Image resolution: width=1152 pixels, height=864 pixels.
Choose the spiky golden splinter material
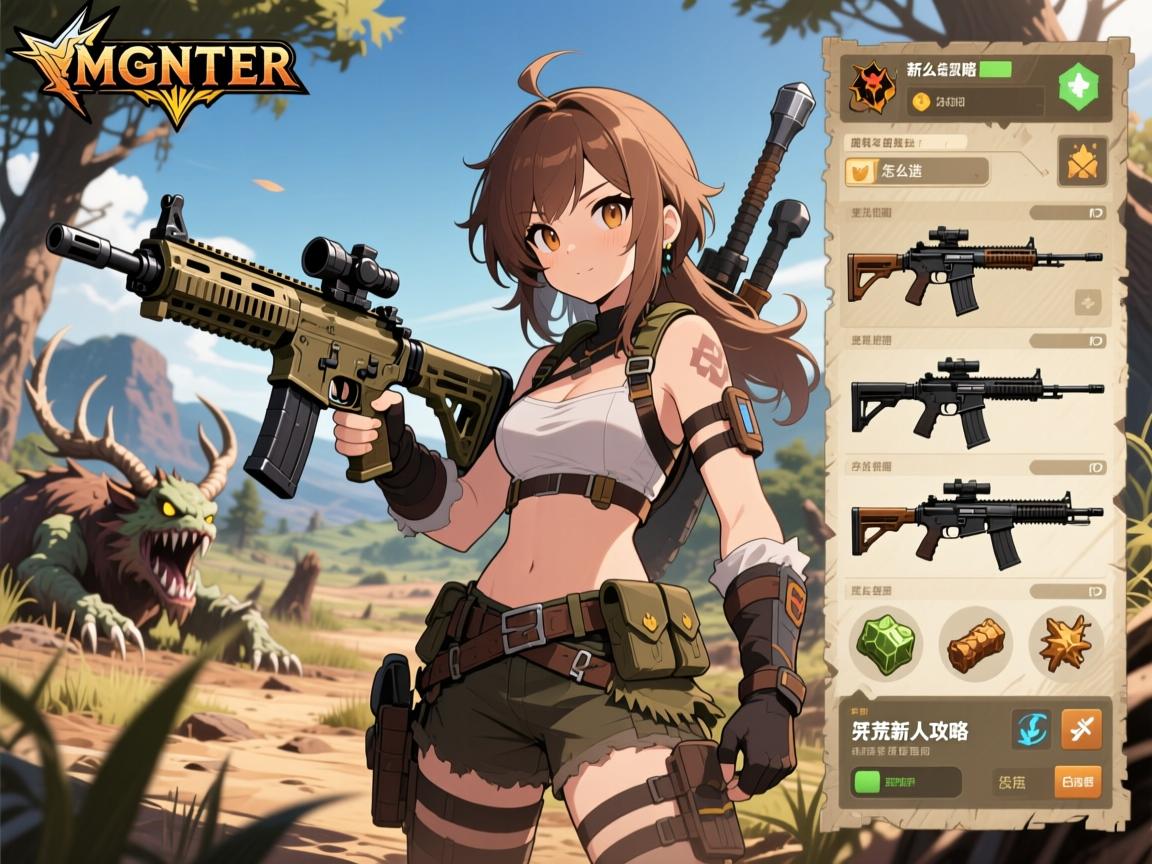point(1065,643)
